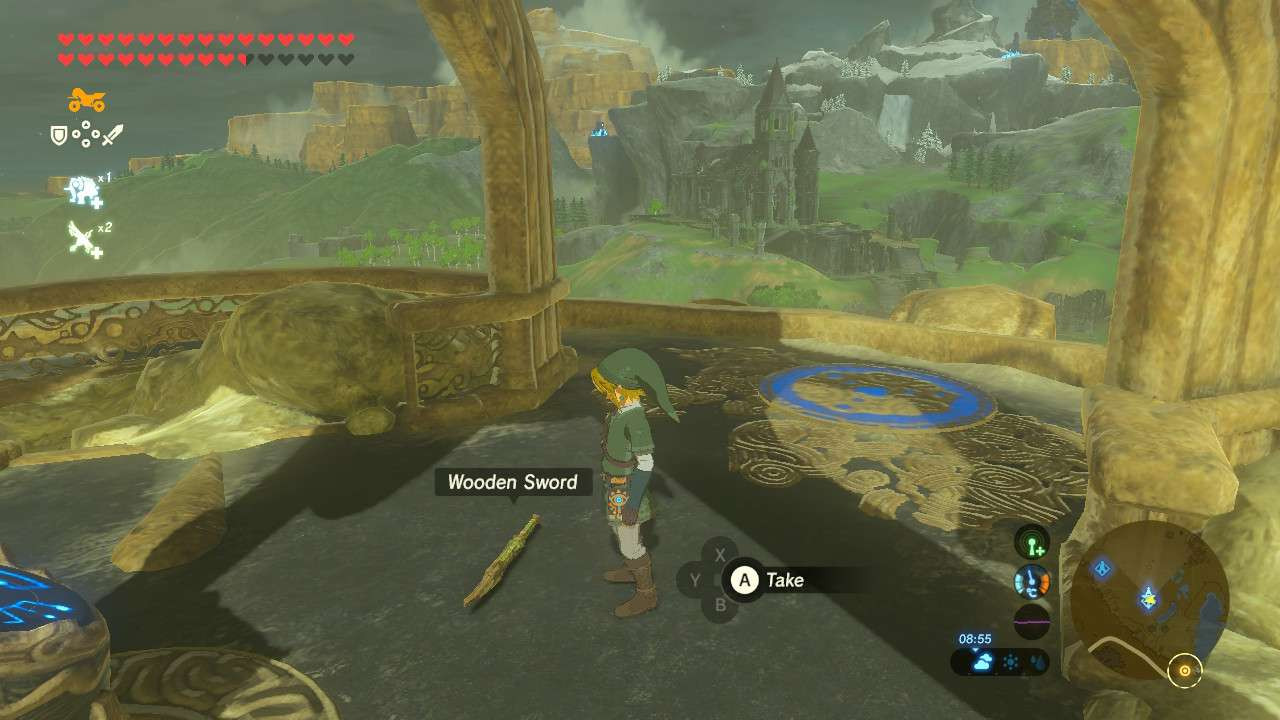Click the sword icon beside the D-pad
Screen dimensions: 1280x720
coord(112,133)
